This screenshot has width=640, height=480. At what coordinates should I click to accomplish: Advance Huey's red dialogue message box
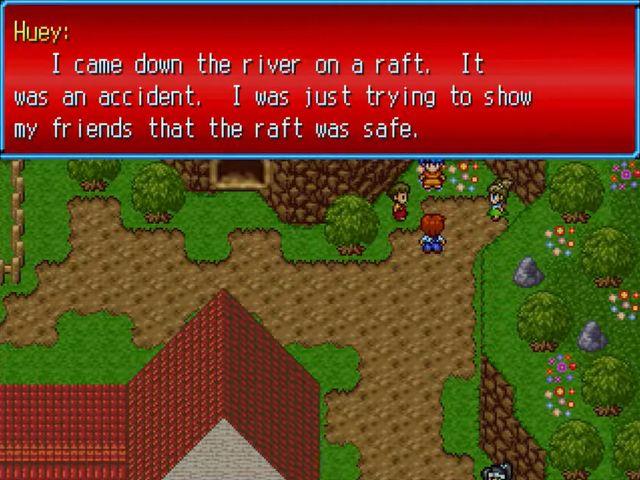[x=319, y=79]
